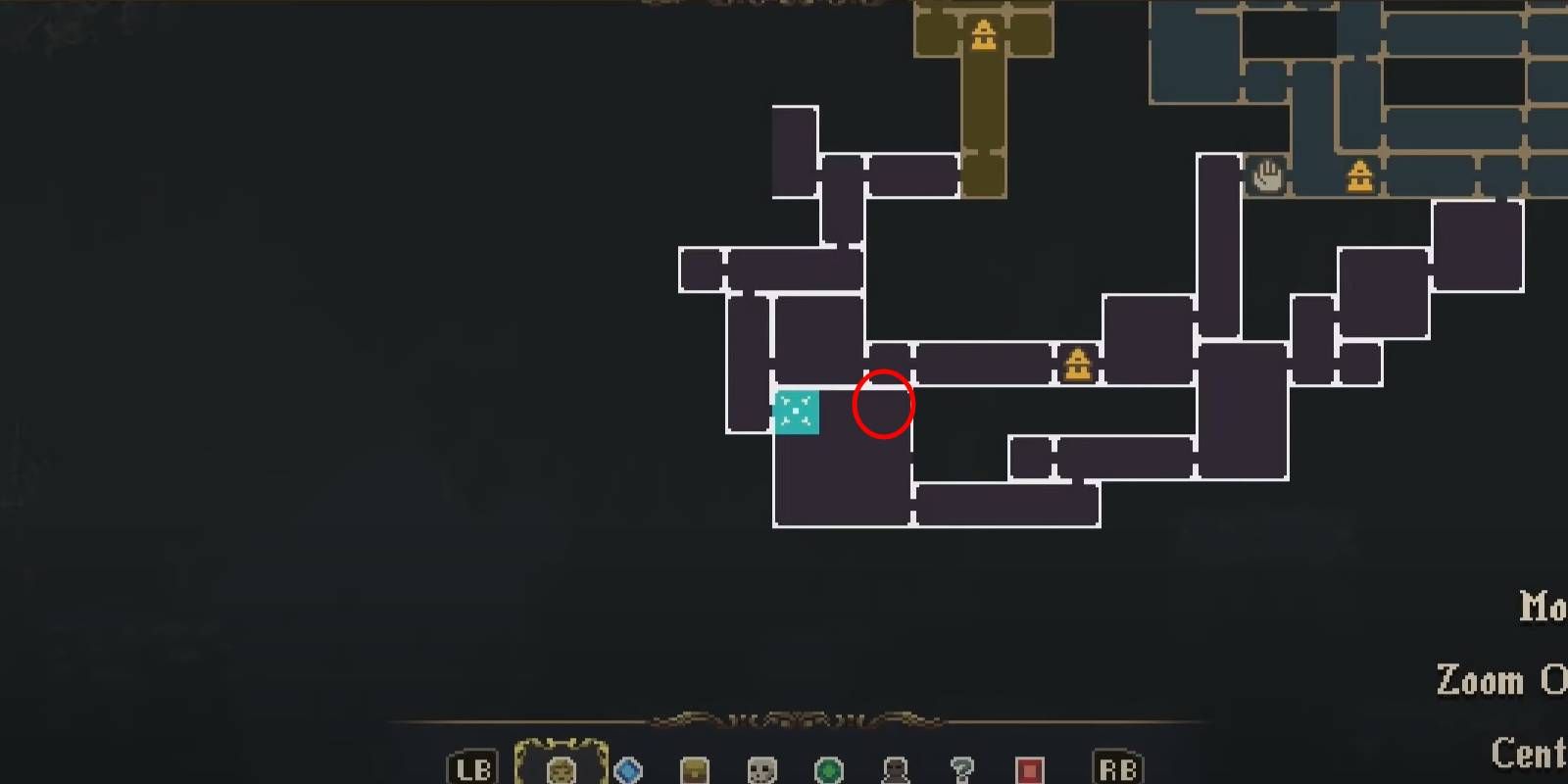Click the shrine icon in the blue upper-right area
The image size is (1568, 784).
coord(1358,175)
